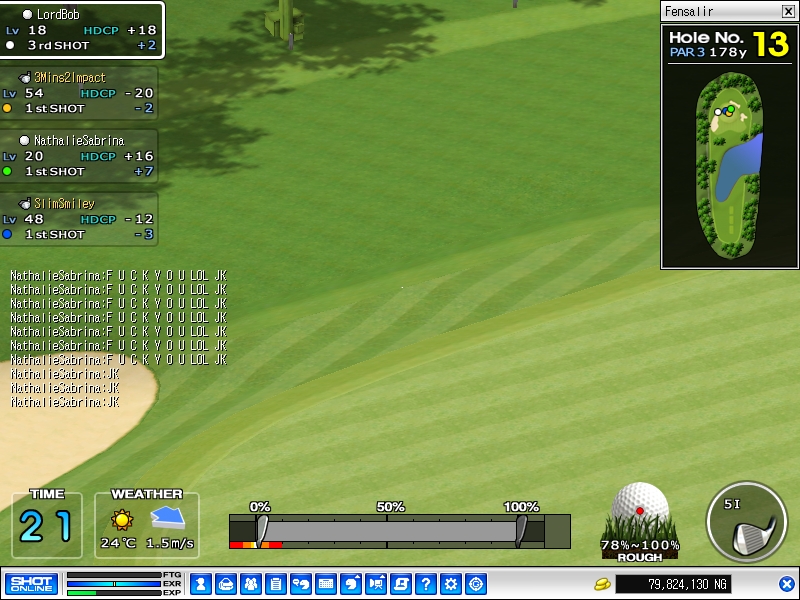The height and width of the screenshot is (600, 800).
Task: Open the community group icon
Action: click(250, 584)
